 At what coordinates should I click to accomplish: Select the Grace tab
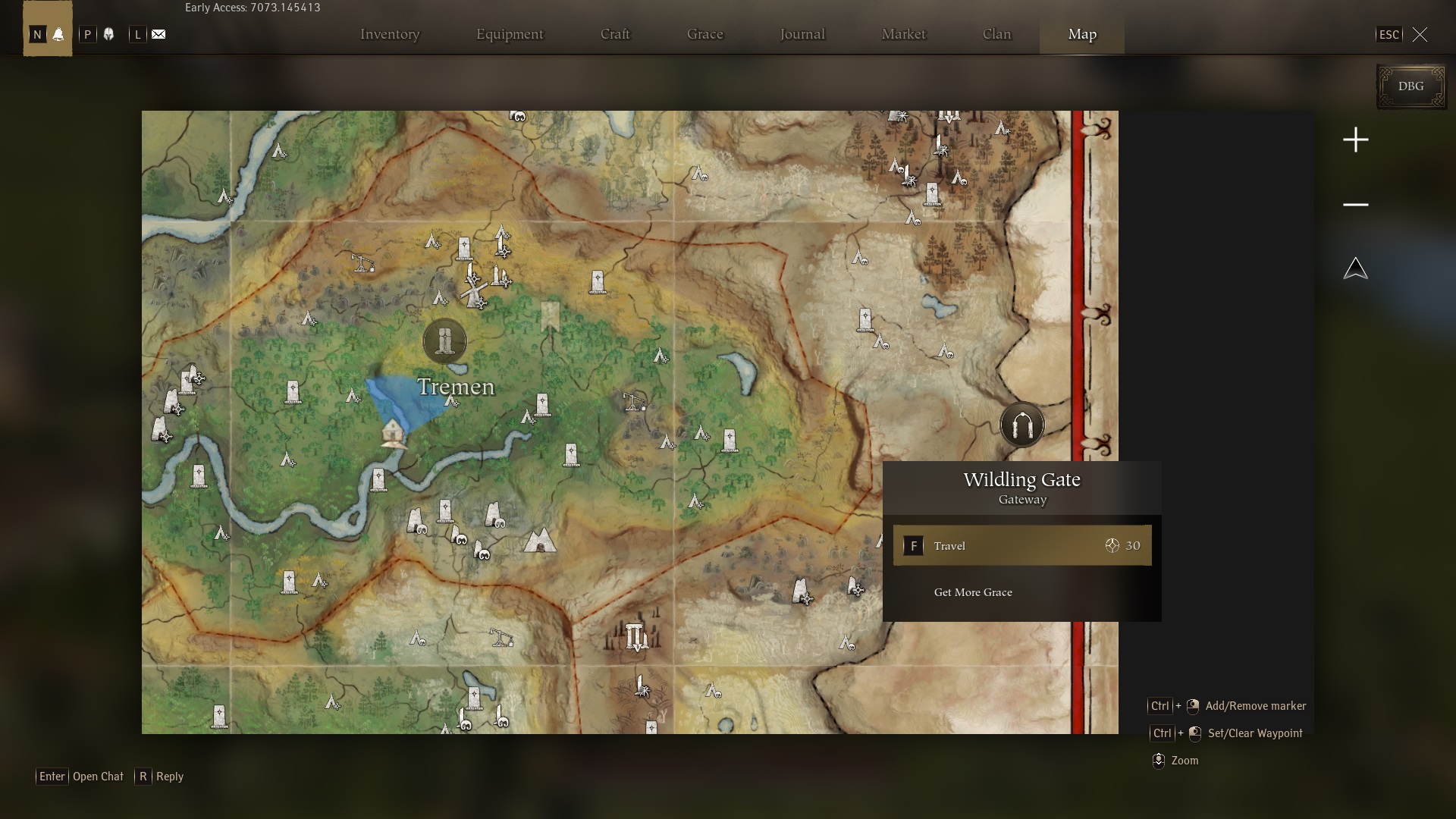click(x=705, y=34)
